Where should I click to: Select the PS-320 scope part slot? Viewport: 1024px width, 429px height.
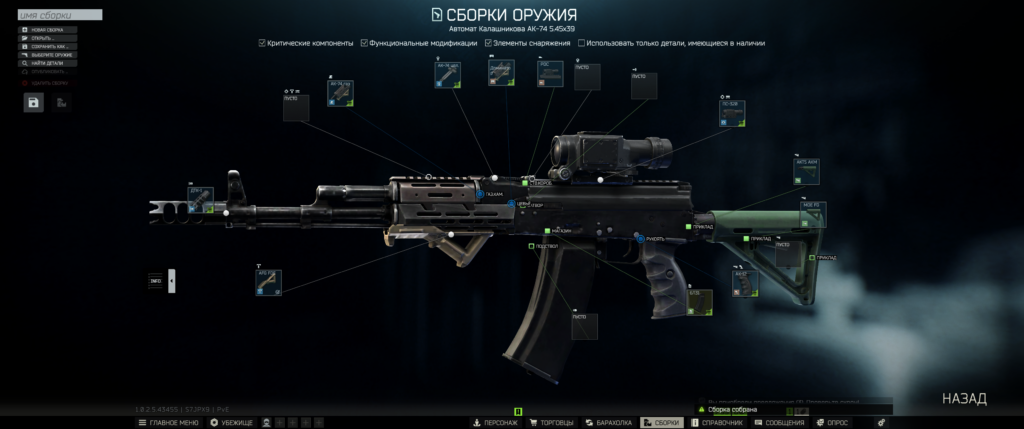[733, 114]
